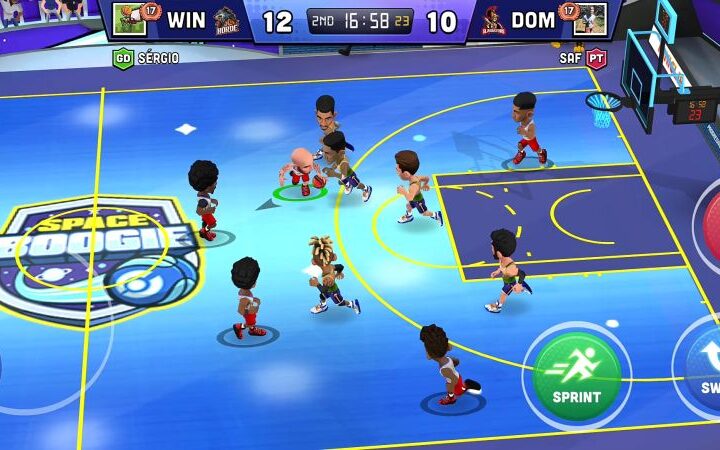
Task: Tap the green SPRINT button
Action: (576, 374)
